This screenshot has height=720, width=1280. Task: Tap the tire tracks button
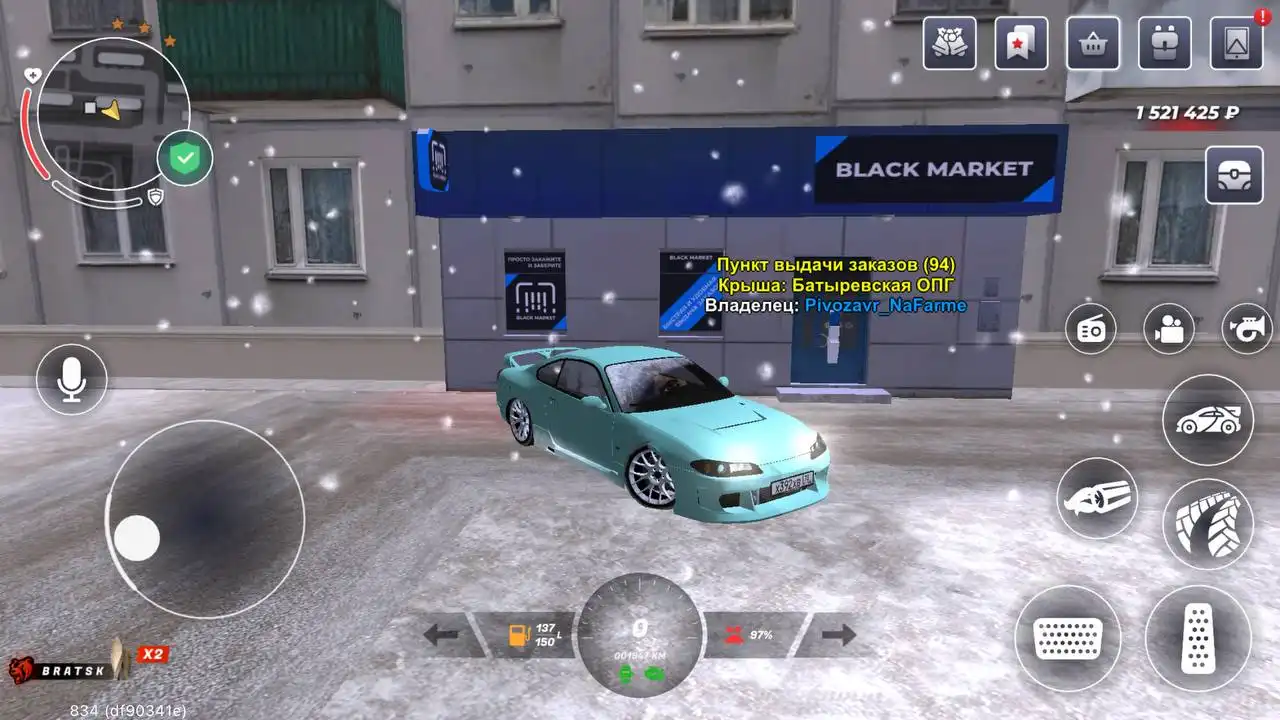tap(1208, 524)
